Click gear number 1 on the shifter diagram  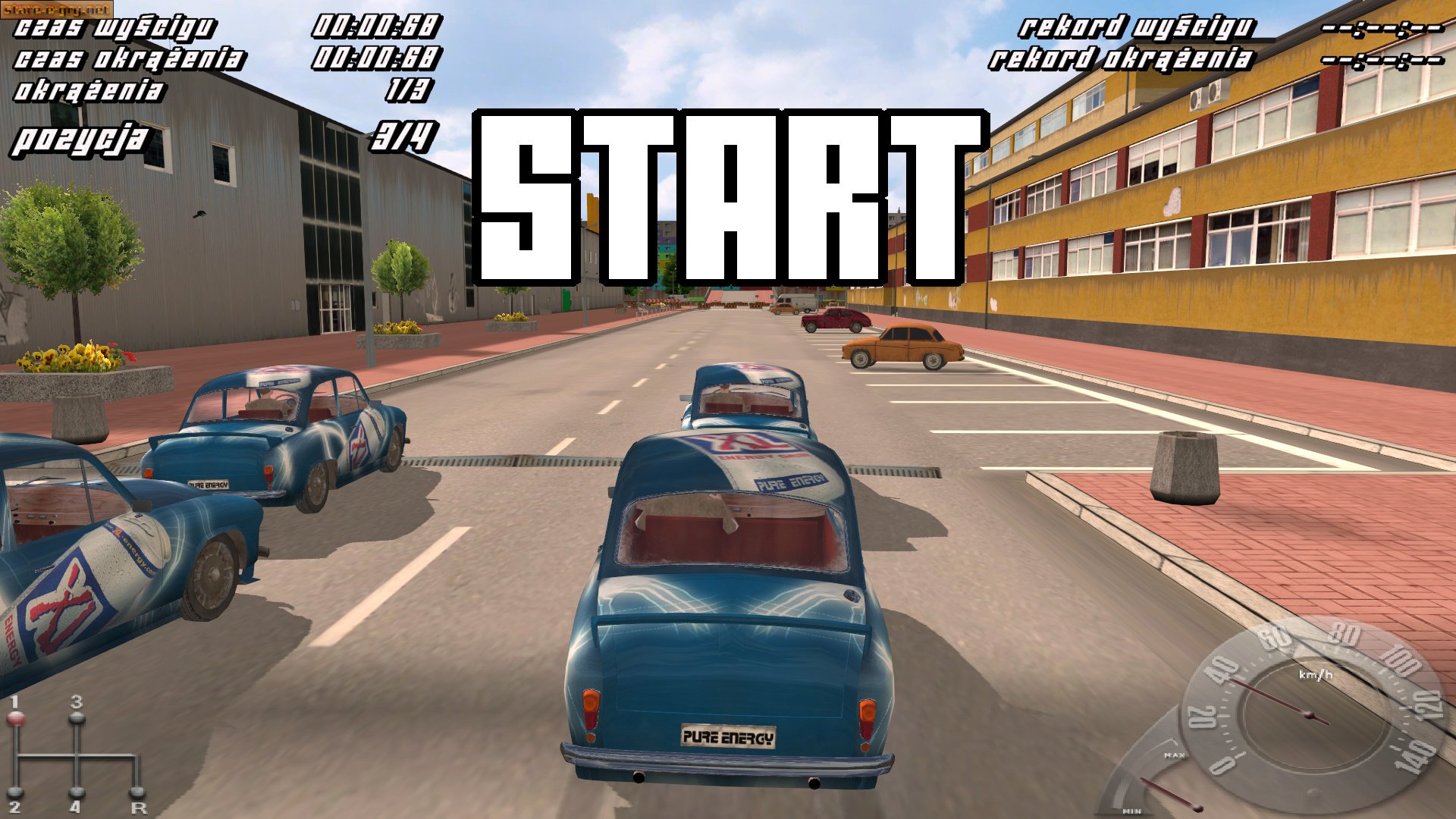pos(14,705)
